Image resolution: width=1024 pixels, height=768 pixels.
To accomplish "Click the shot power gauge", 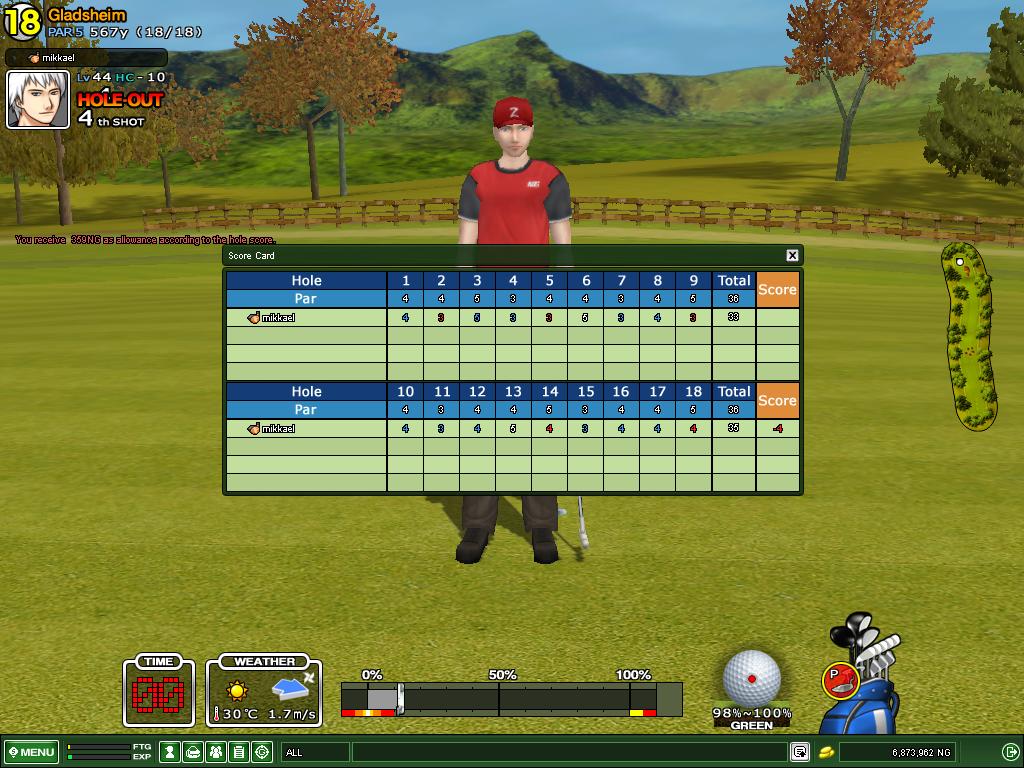I will coord(511,697).
